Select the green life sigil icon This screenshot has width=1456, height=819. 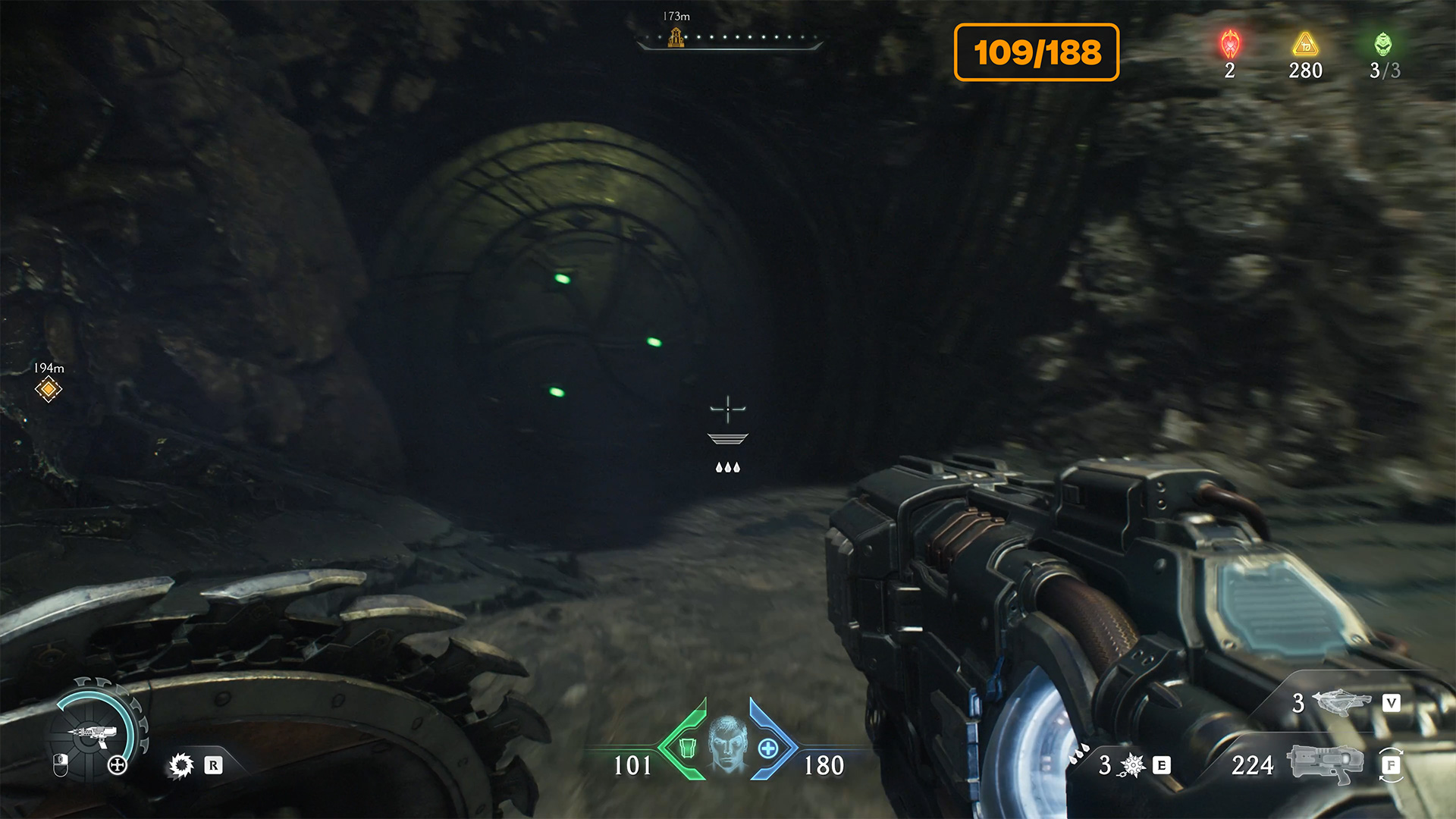point(1383,45)
